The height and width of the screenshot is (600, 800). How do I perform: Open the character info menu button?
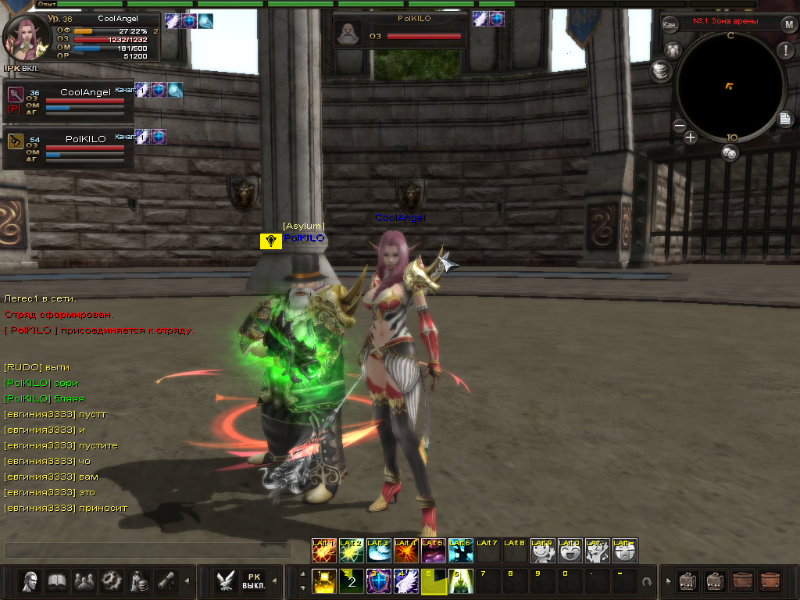tap(31, 580)
